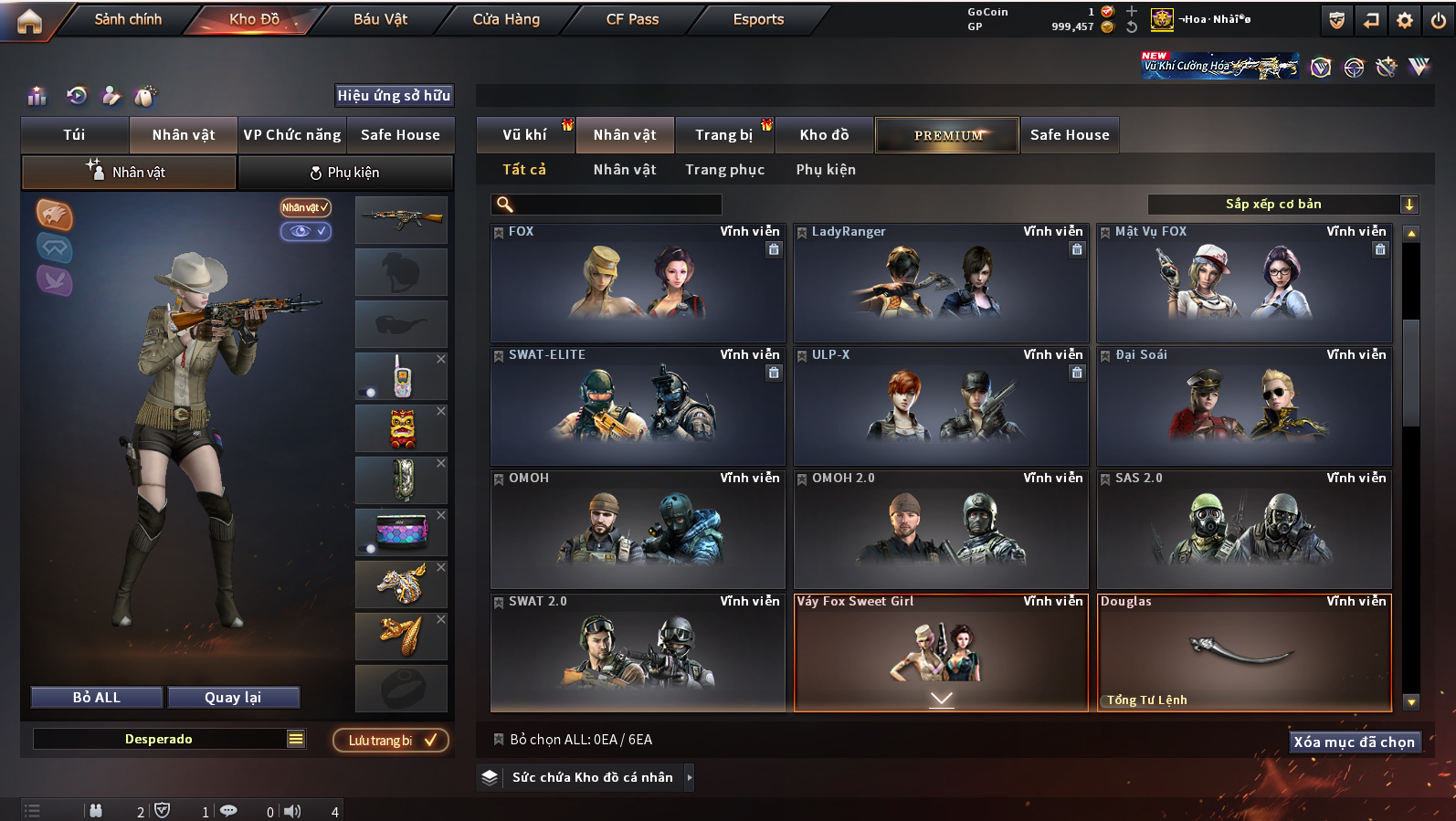
Task: Go to the Cửa Hàng shop
Action: (506, 19)
